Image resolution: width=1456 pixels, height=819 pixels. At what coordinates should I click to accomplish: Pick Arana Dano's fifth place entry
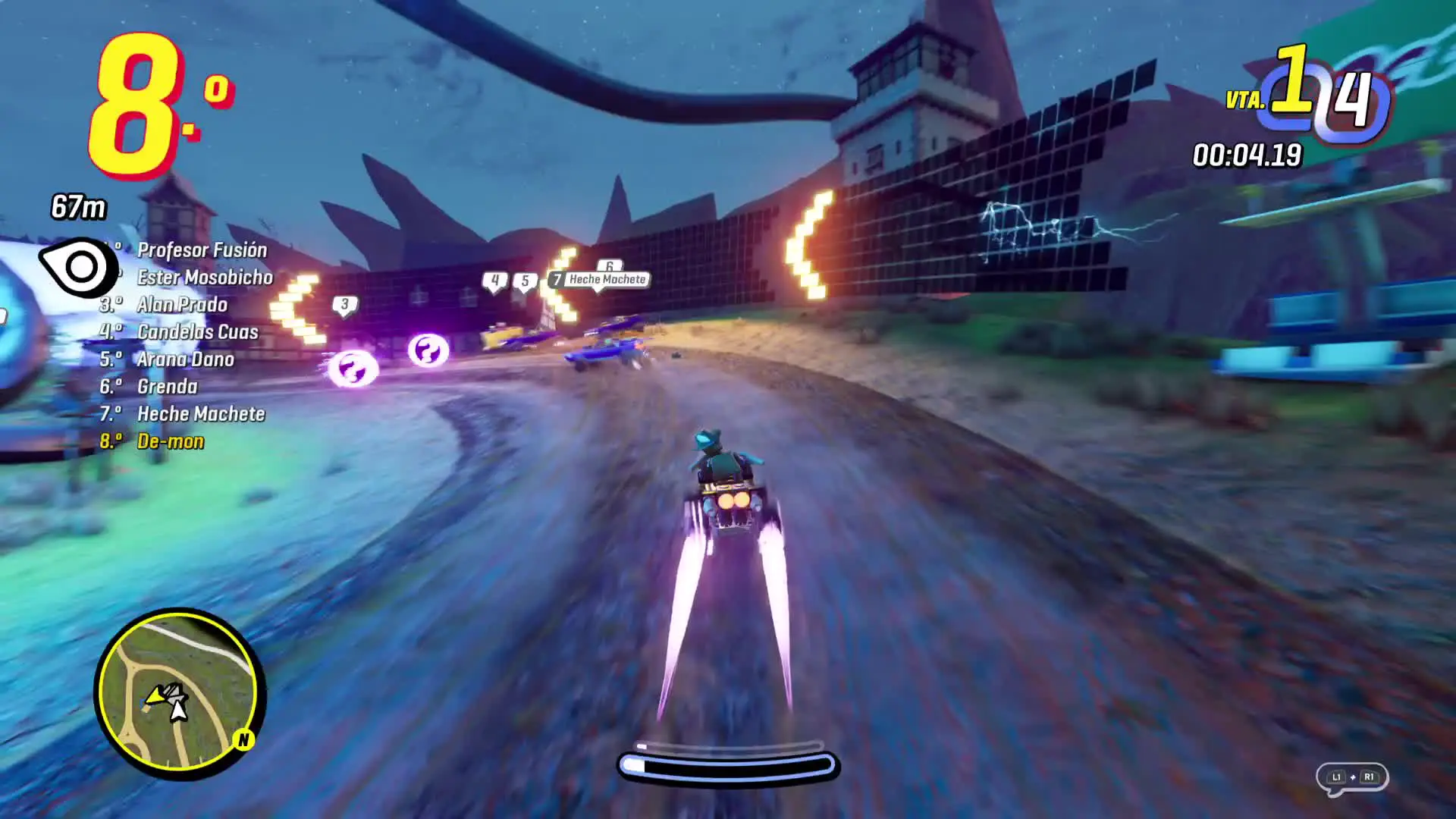point(185,359)
